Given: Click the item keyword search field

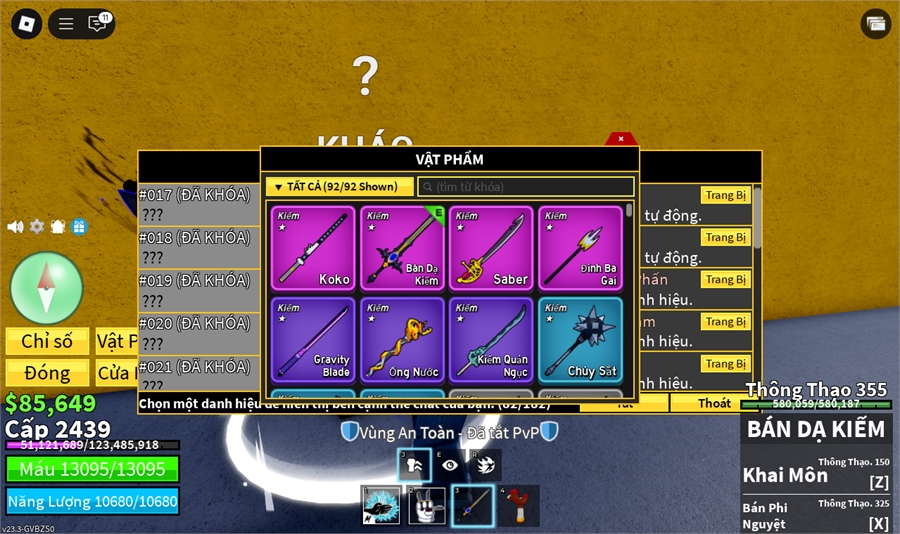Looking at the screenshot, I should pos(526,187).
